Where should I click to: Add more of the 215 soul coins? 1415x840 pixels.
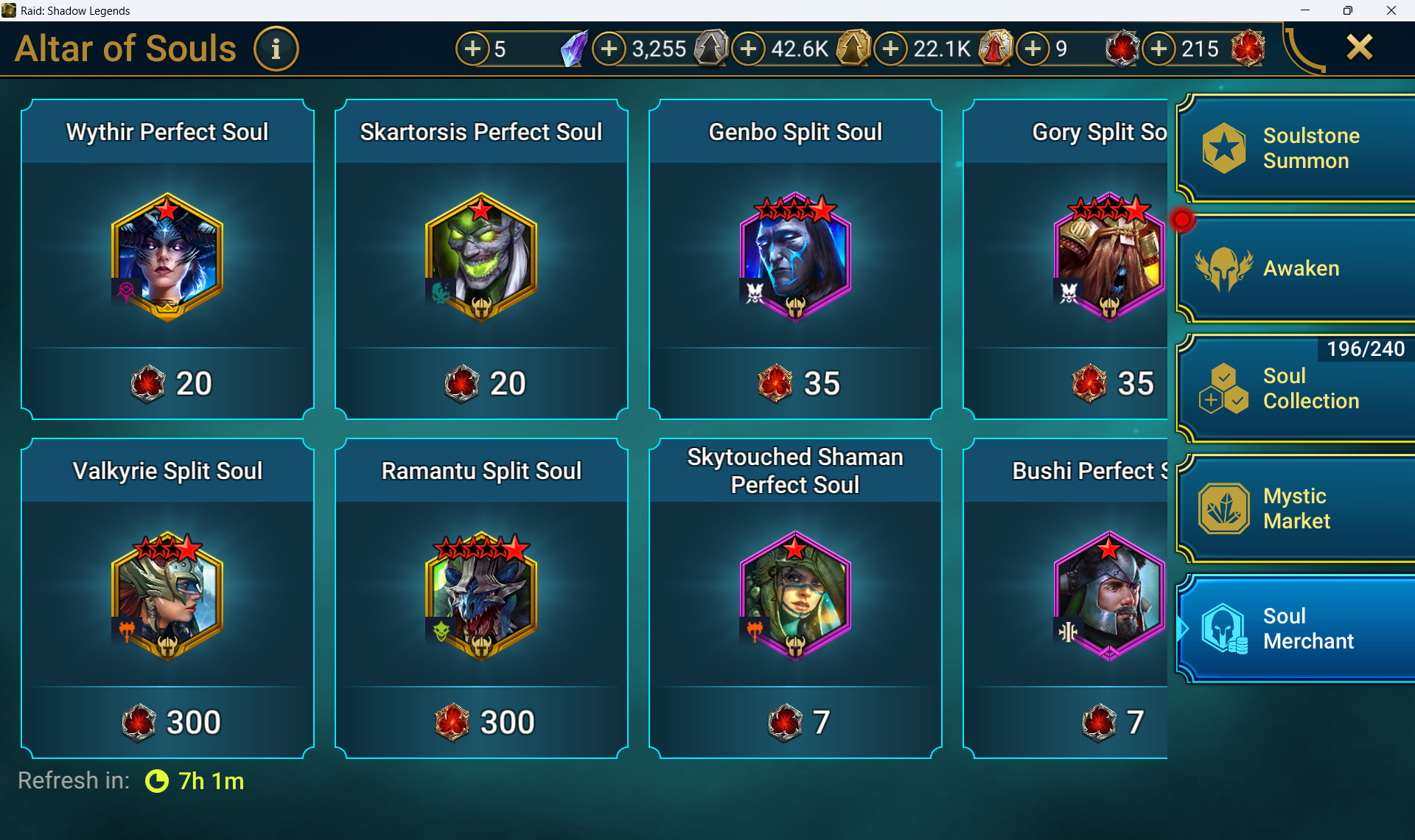click(x=1159, y=49)
